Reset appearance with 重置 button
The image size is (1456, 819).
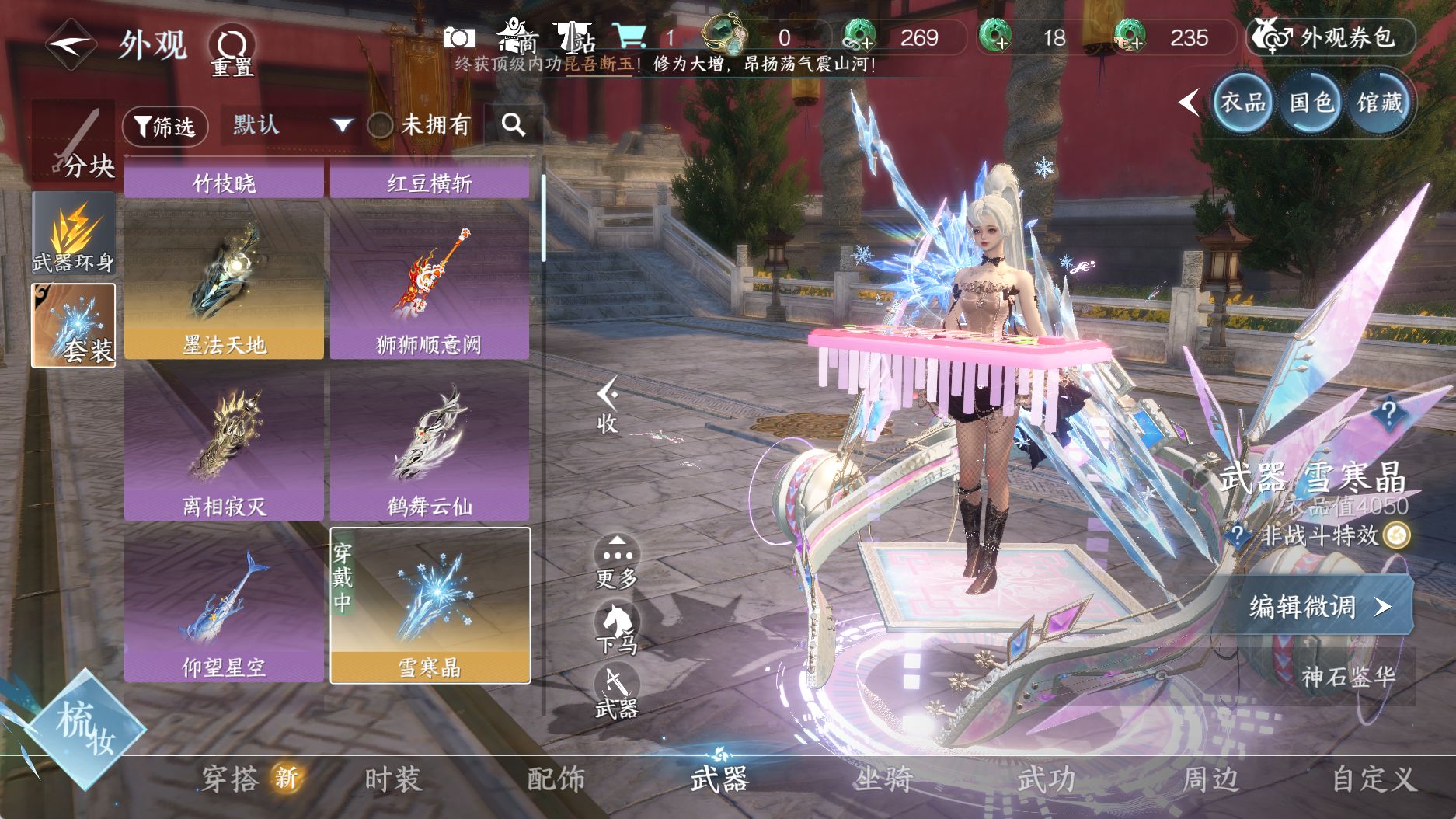232,51
